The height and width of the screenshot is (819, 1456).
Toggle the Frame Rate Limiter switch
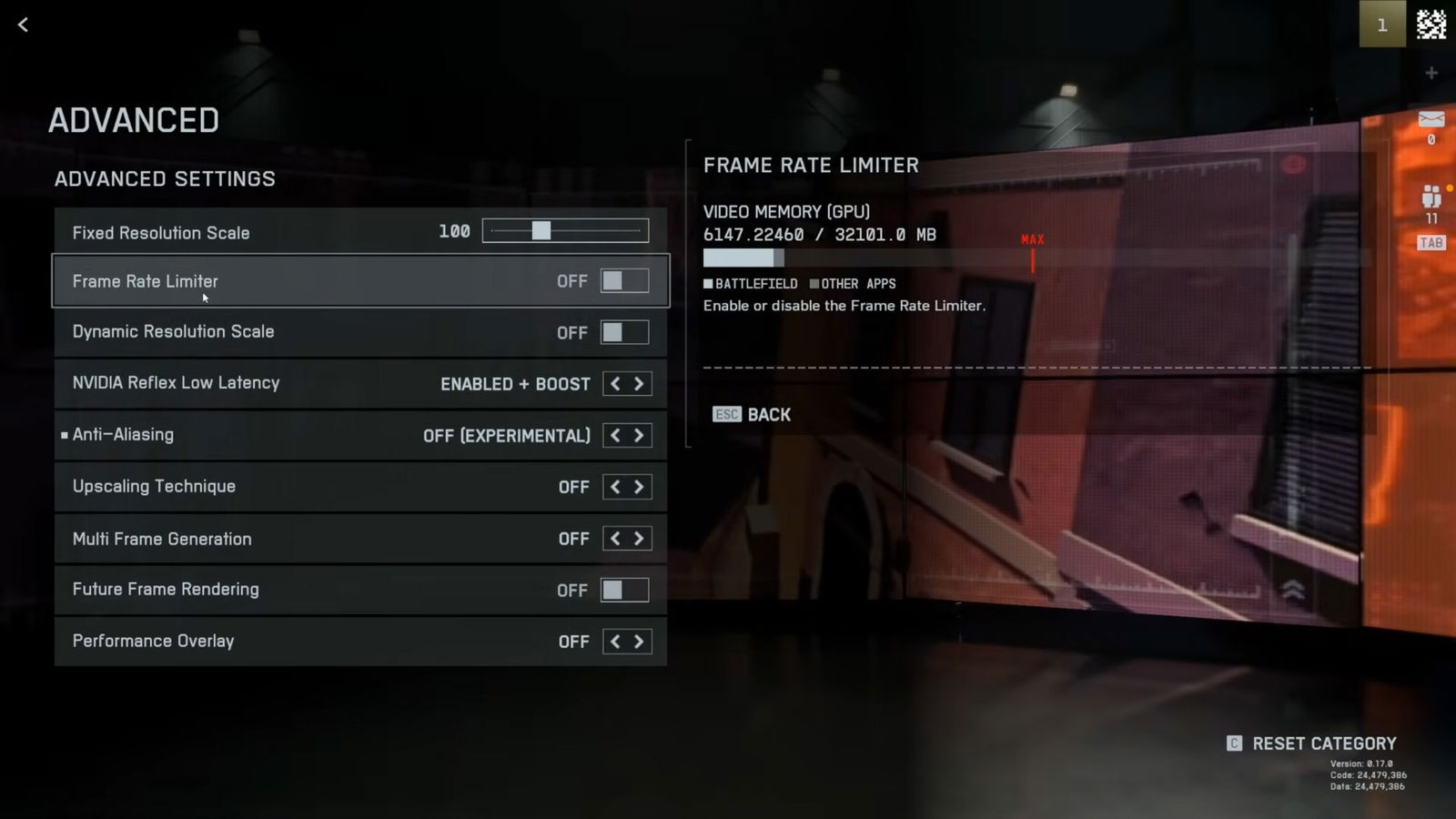tap(624, 281)
